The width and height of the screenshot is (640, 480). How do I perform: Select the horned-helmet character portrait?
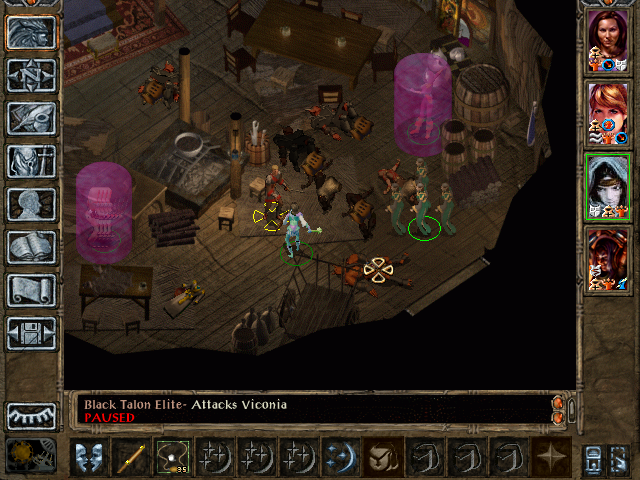point(607,257)
